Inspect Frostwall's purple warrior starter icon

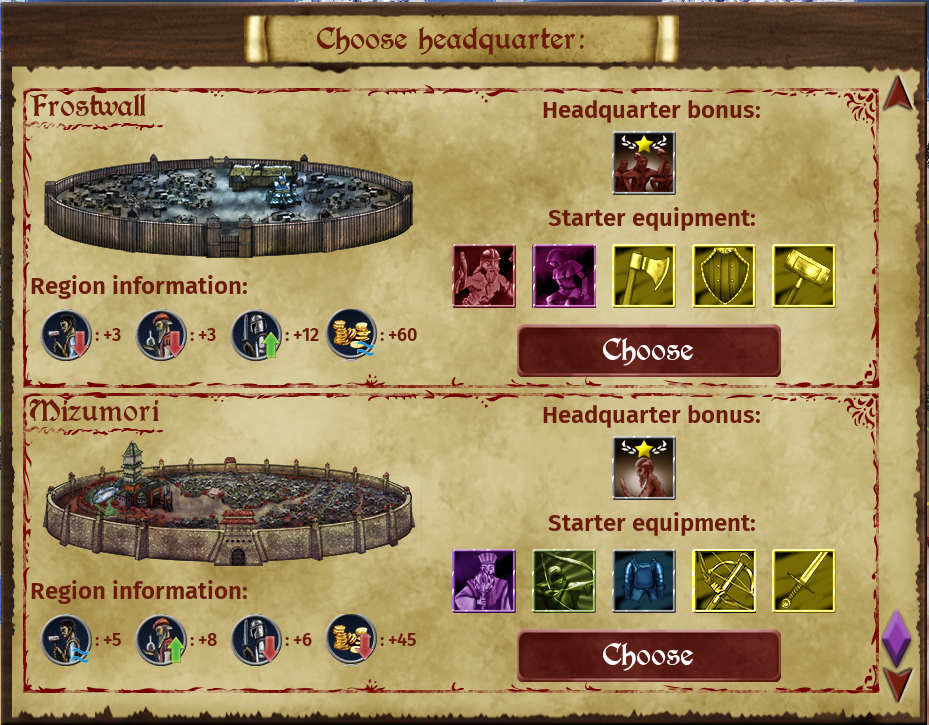pyautogui.click(x=564, y=276)
